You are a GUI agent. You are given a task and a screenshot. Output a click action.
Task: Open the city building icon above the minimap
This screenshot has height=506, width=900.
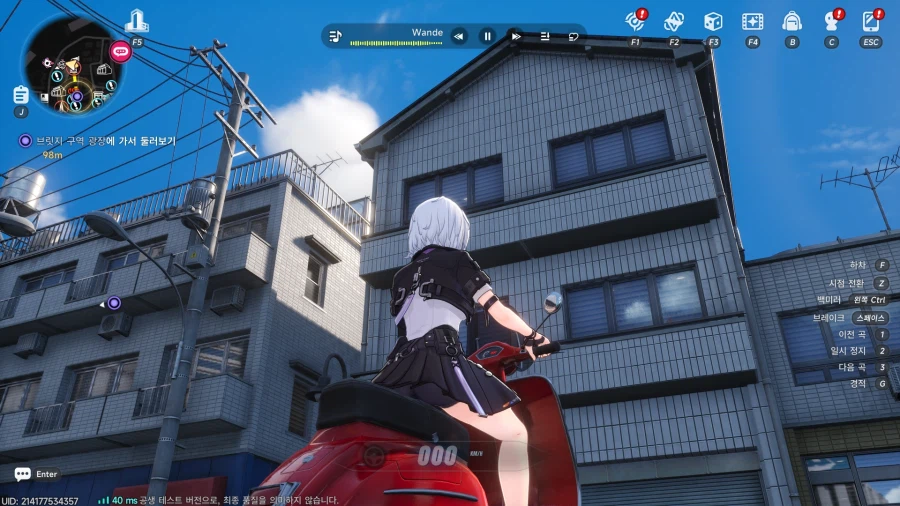137,21
